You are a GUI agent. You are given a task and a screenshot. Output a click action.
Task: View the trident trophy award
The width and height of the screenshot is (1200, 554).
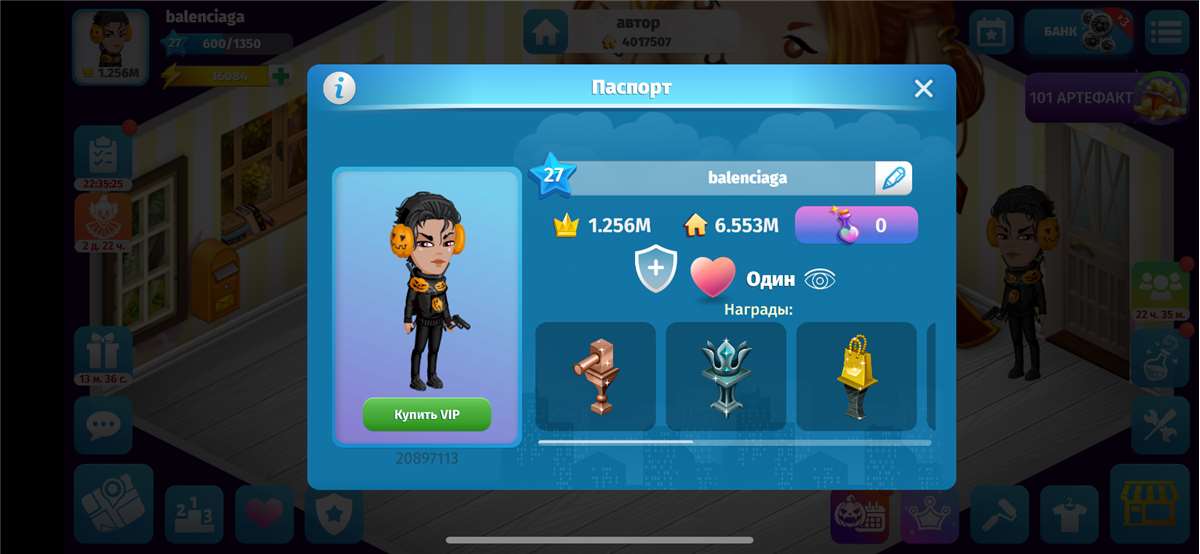click(727, 376)
